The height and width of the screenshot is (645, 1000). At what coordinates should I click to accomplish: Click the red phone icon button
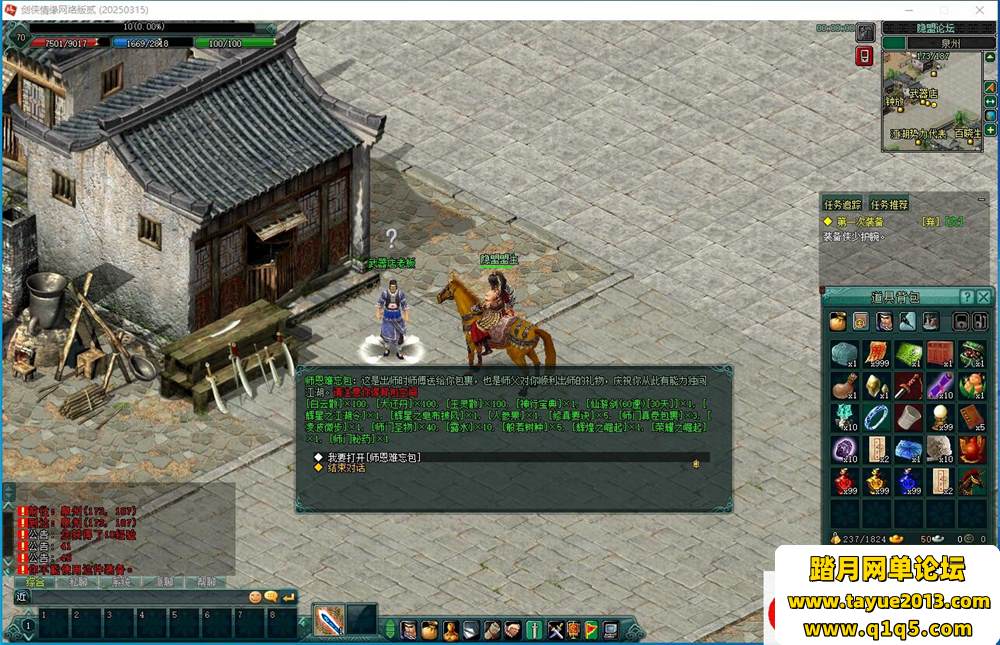pyautogui.click(x=865, y=56)
